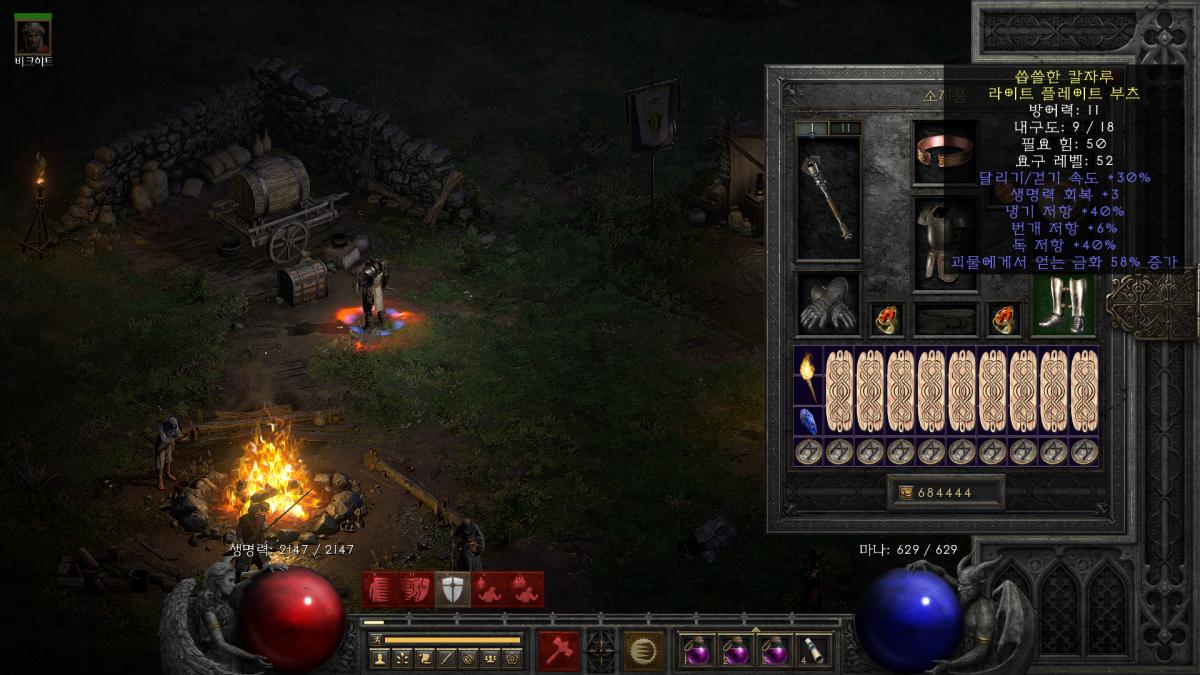
Task: Open the gold amount button
Action: [945, 492]
